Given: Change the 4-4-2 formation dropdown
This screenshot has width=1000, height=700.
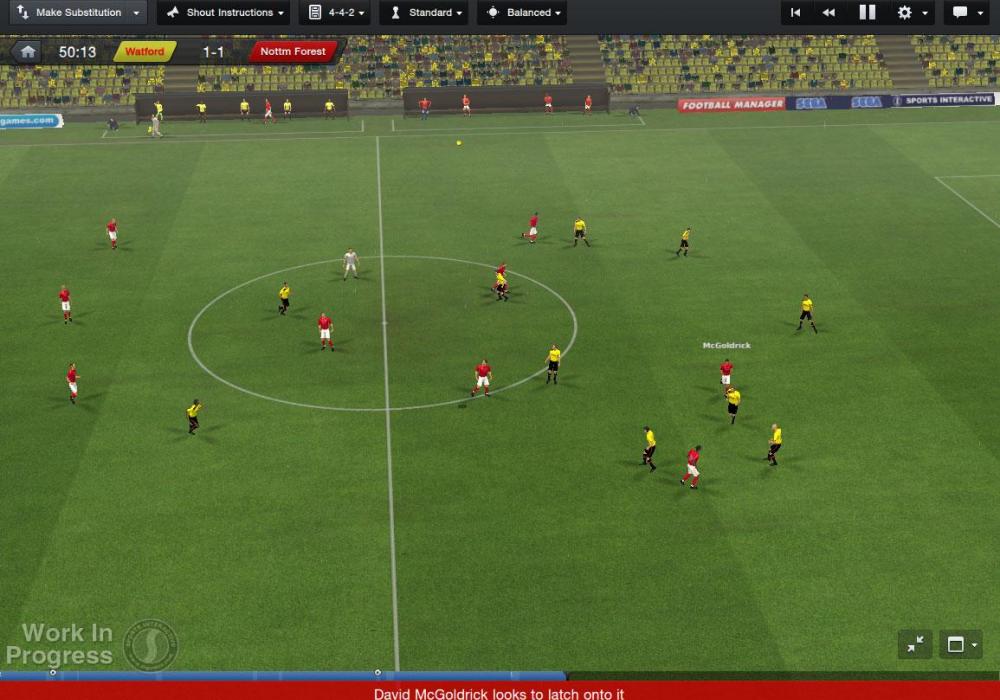Looking at the screenshot, I should click(335, 13).
